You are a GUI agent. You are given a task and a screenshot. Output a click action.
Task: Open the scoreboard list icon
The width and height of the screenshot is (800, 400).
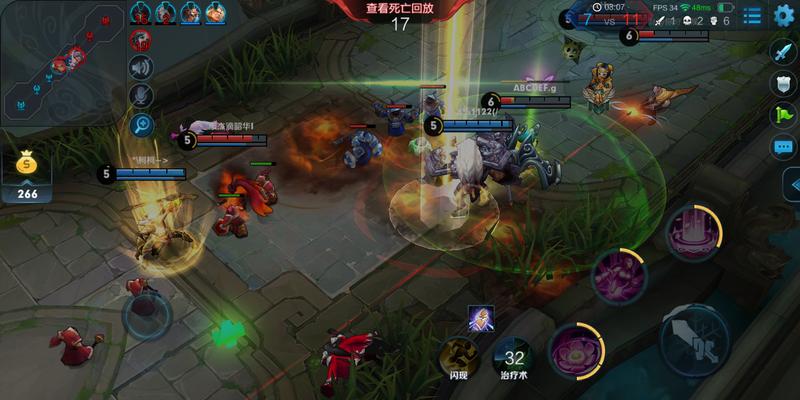tap(752, 16)
